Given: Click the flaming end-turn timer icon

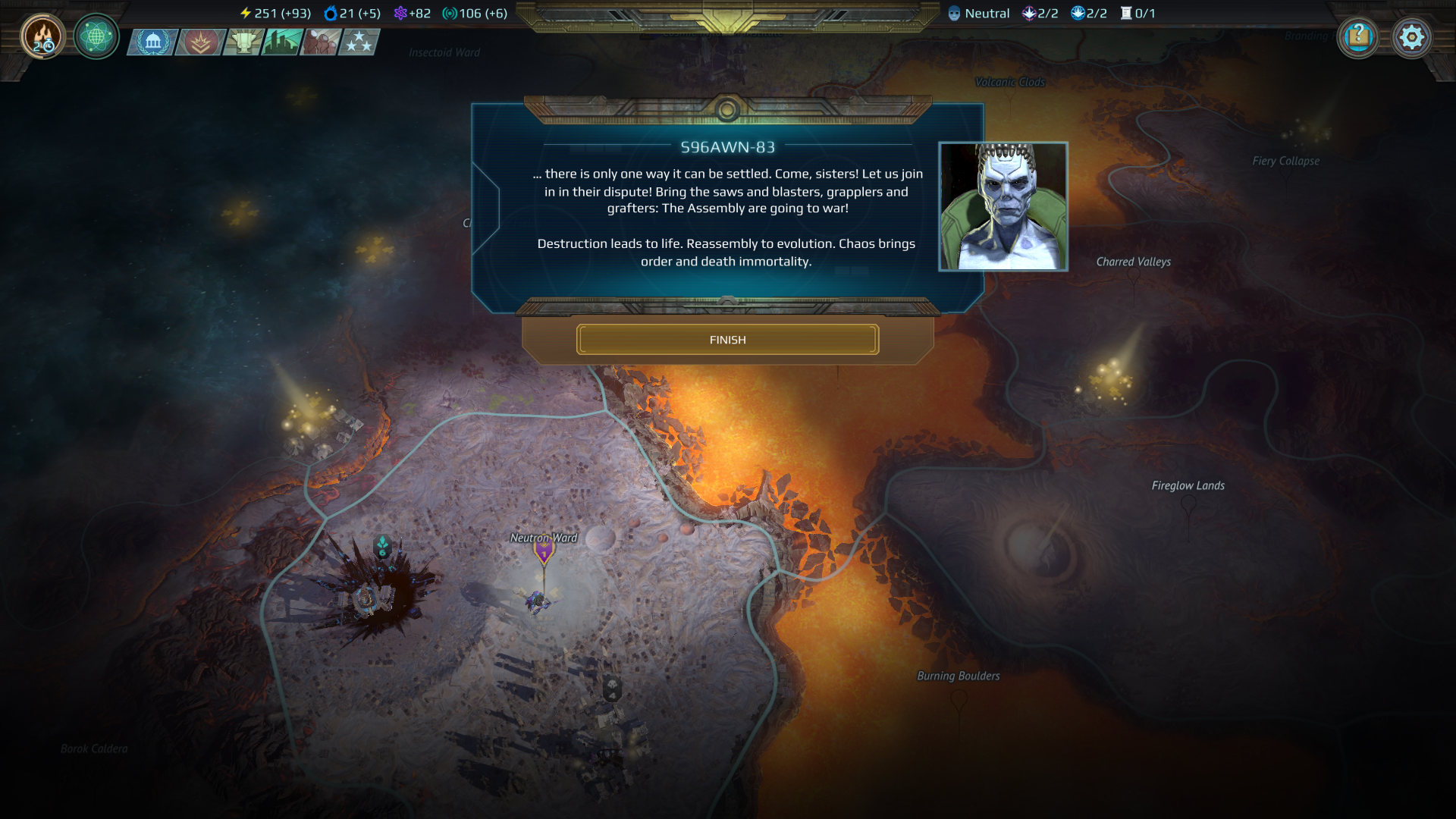Looking at the screenshot, I should pos(42,37).
